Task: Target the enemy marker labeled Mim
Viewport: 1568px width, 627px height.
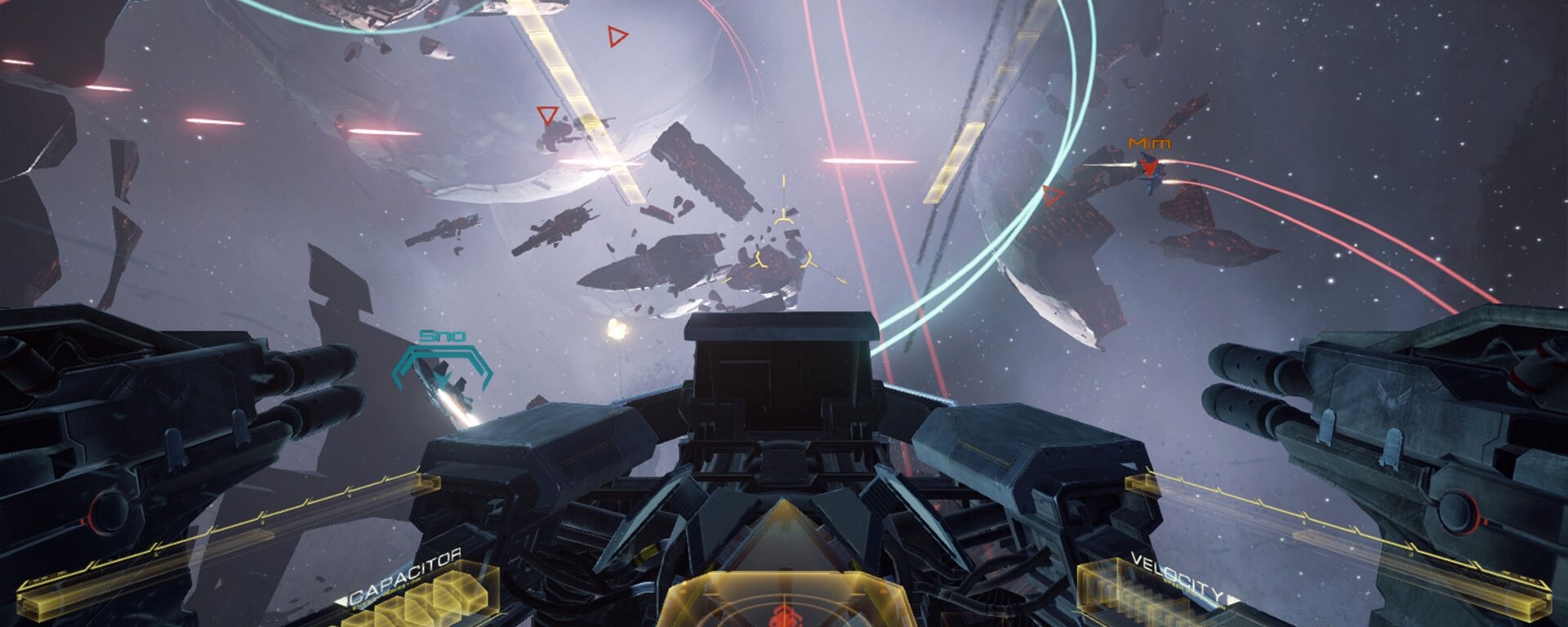Action: [1150, 167]
